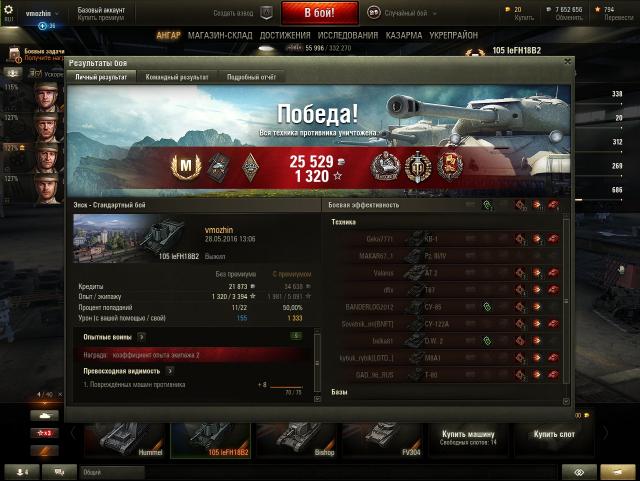Open the "КАЗАРМА" barracks menu
Image resolution: width=640 pixels, height=481 pixels.
404,35
